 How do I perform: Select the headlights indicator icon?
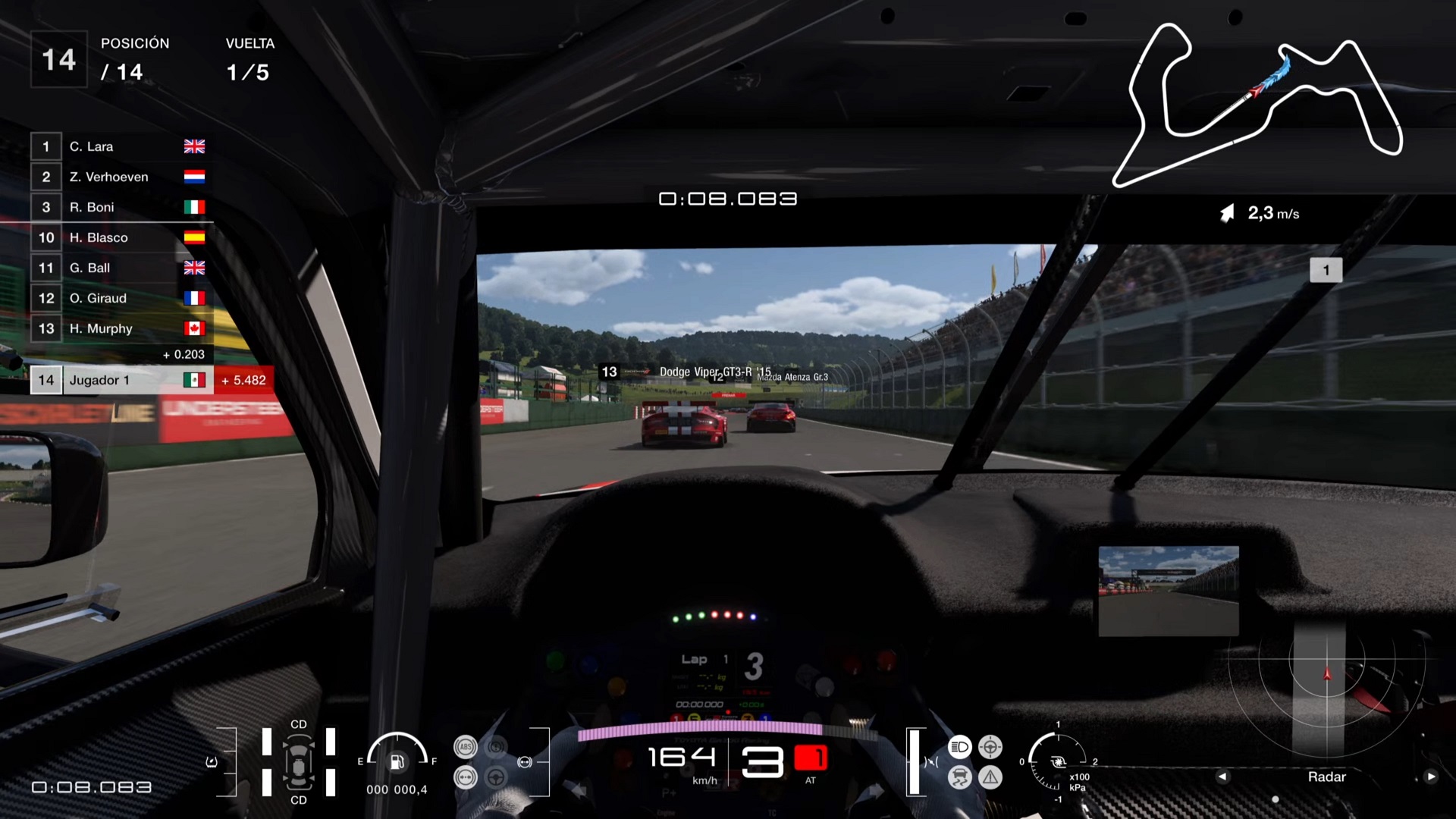coord(960,747)
